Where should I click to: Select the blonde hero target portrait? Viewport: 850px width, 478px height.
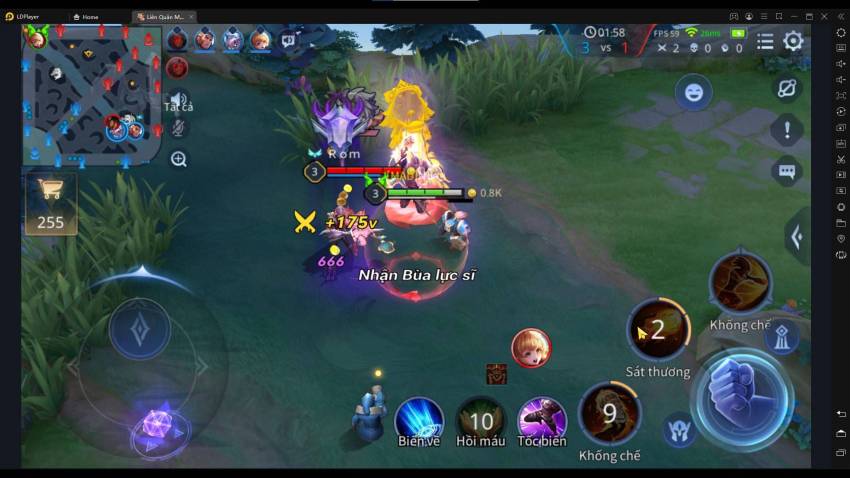click(531, 348)
